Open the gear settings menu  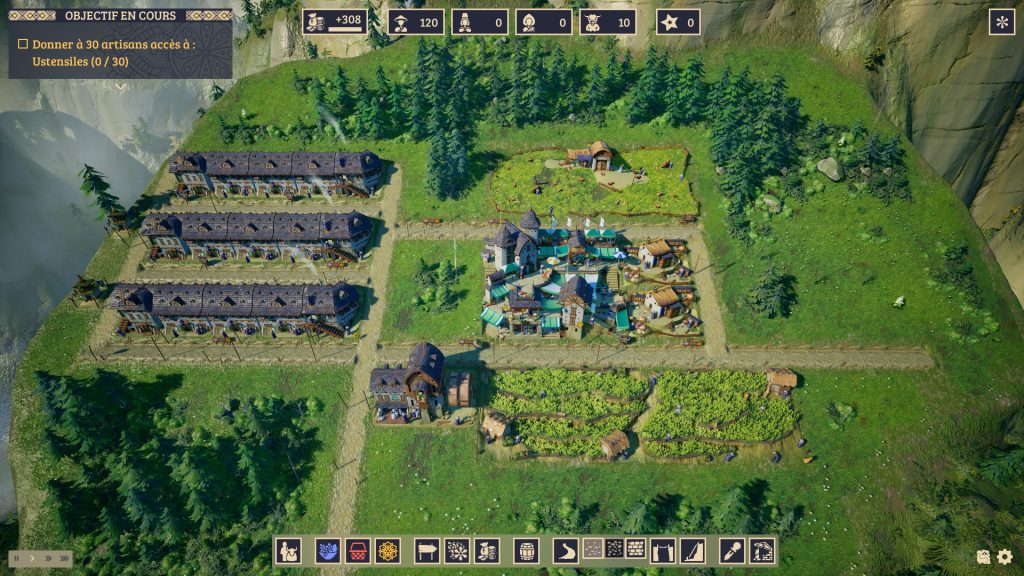[x=1004, y=557]
